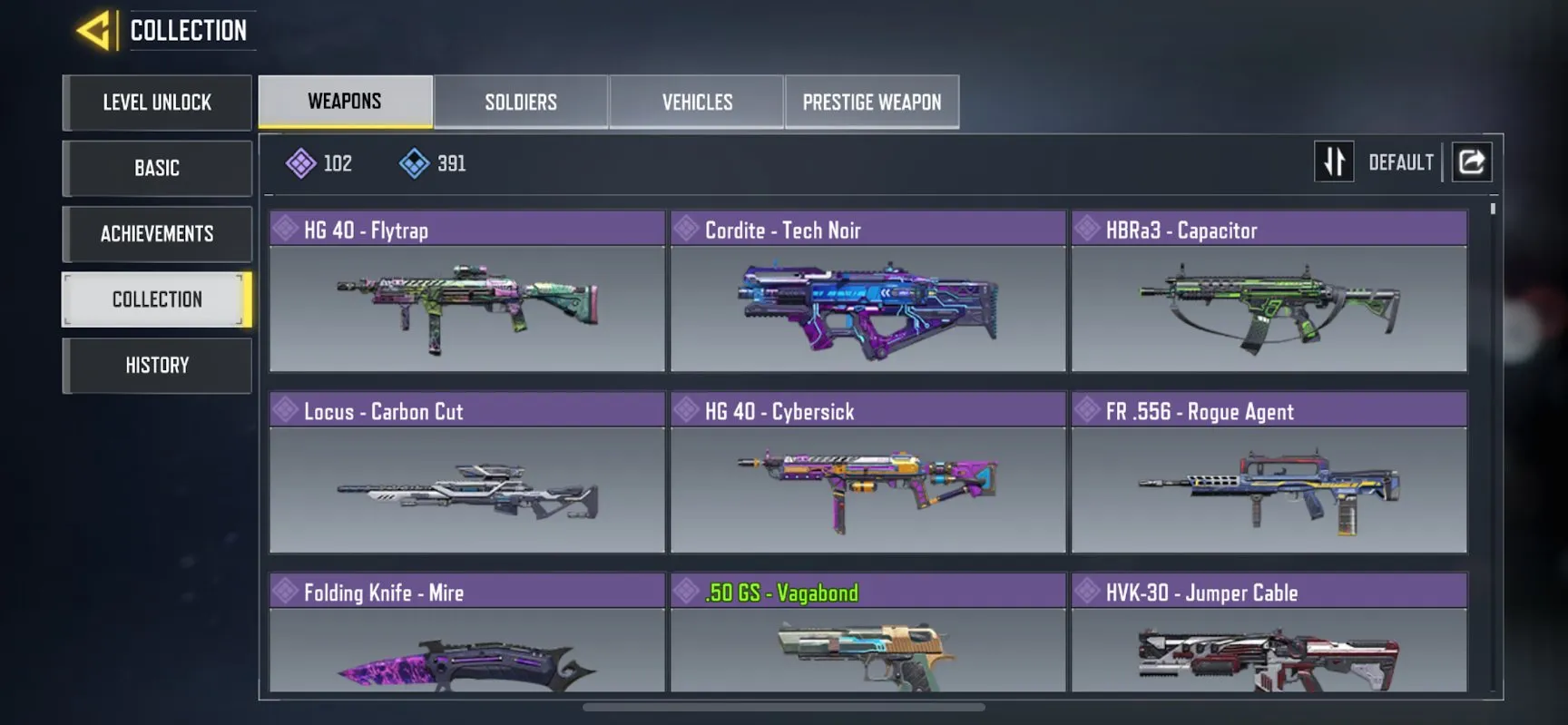
Task: Select the Cordite - Tech Noir weapon
Action: [868, 292]
